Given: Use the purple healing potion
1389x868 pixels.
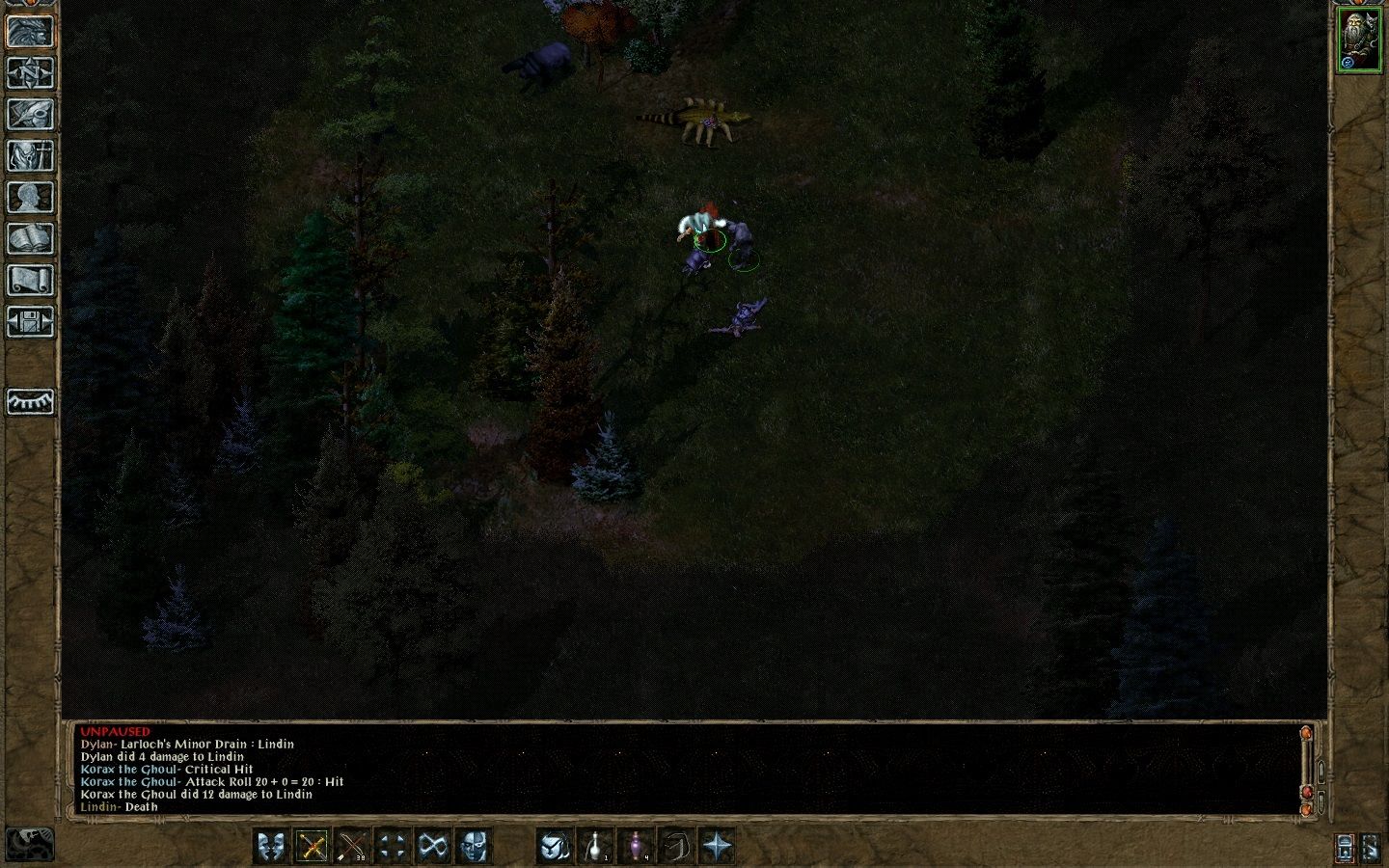Looking at the screenshot, I should [636, 846].
